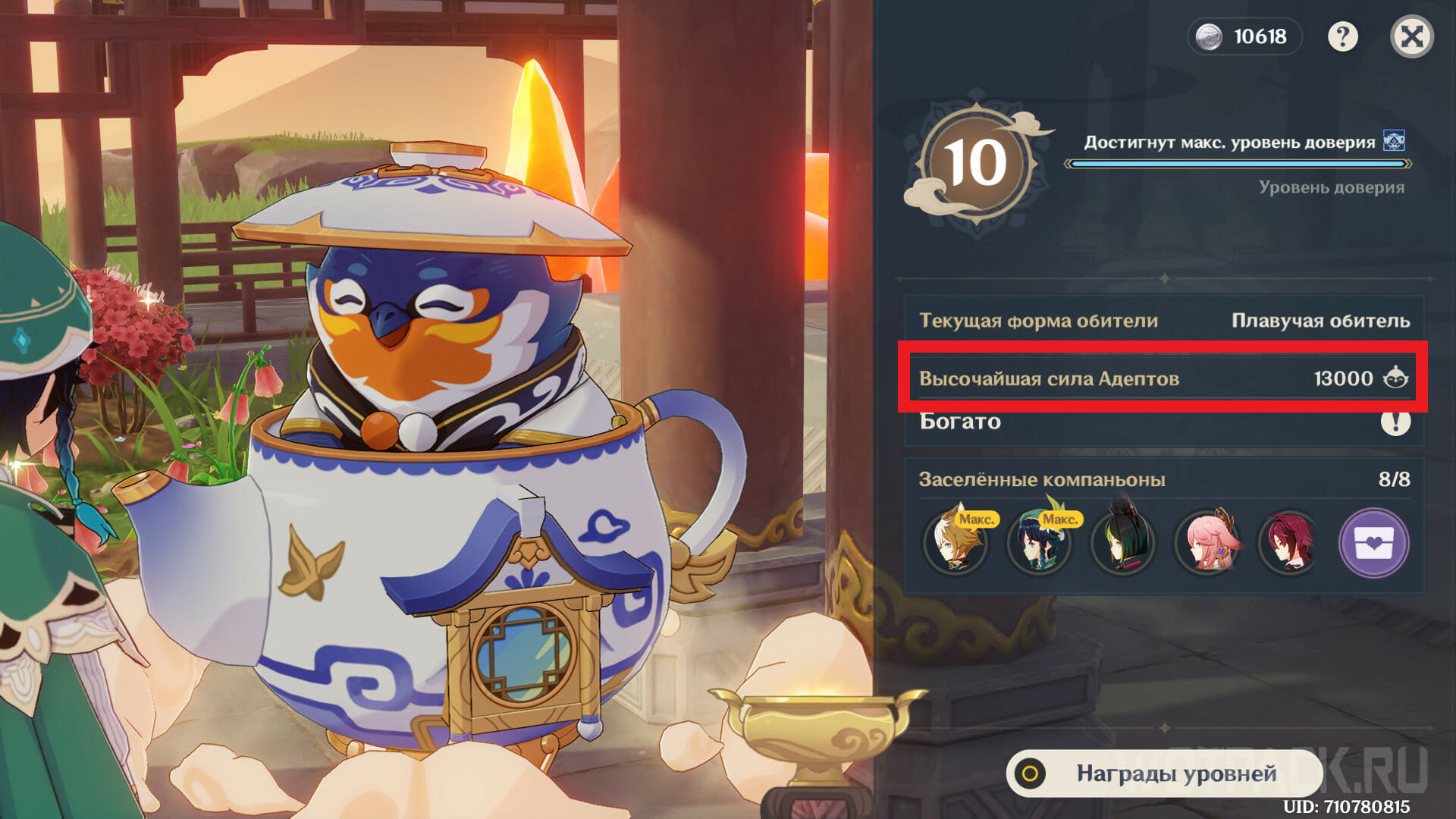Select the pink-haired Yae Miko portrait
This screenshot has width=1456, height=819.
coord(1207,543)
